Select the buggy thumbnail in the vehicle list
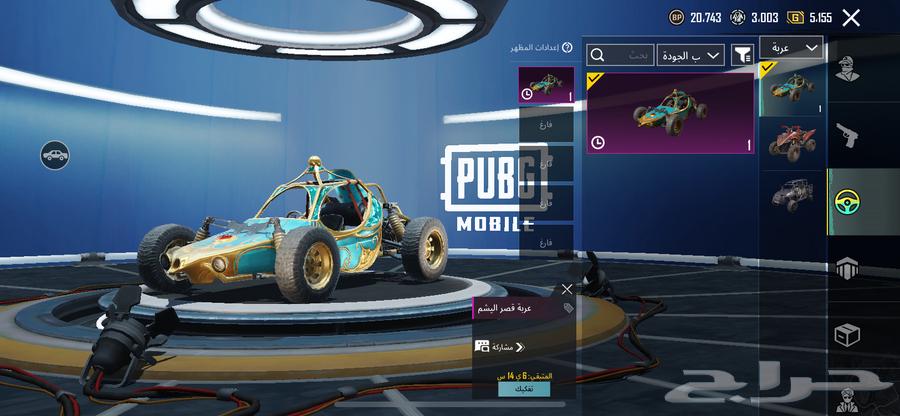Image resolution: width=900 pixels, height=416 pixels. click(793, 88)
